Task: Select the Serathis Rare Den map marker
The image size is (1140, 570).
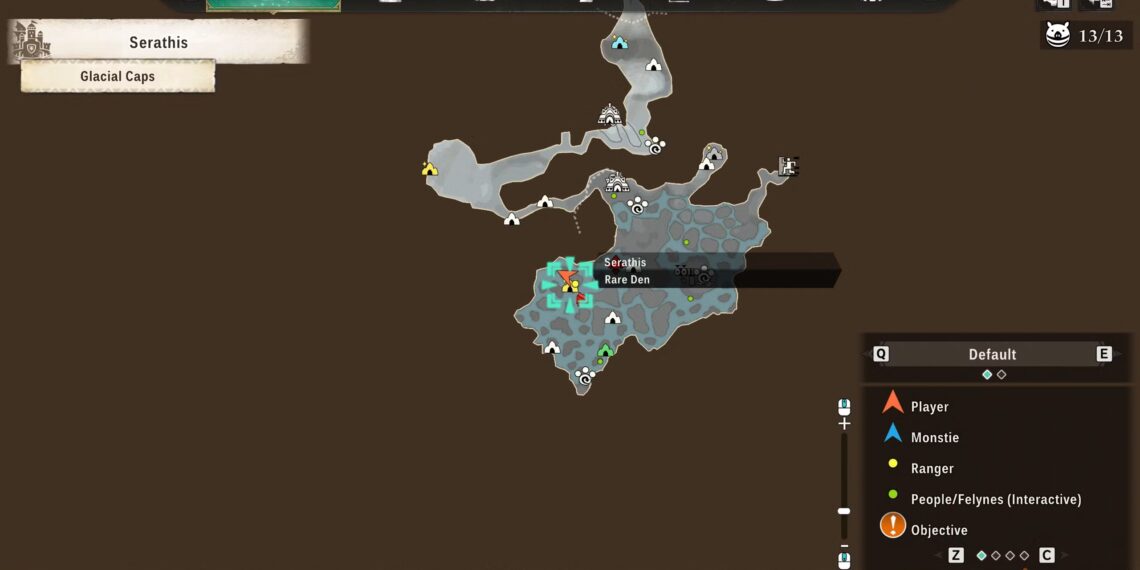Action: [570, 283]
